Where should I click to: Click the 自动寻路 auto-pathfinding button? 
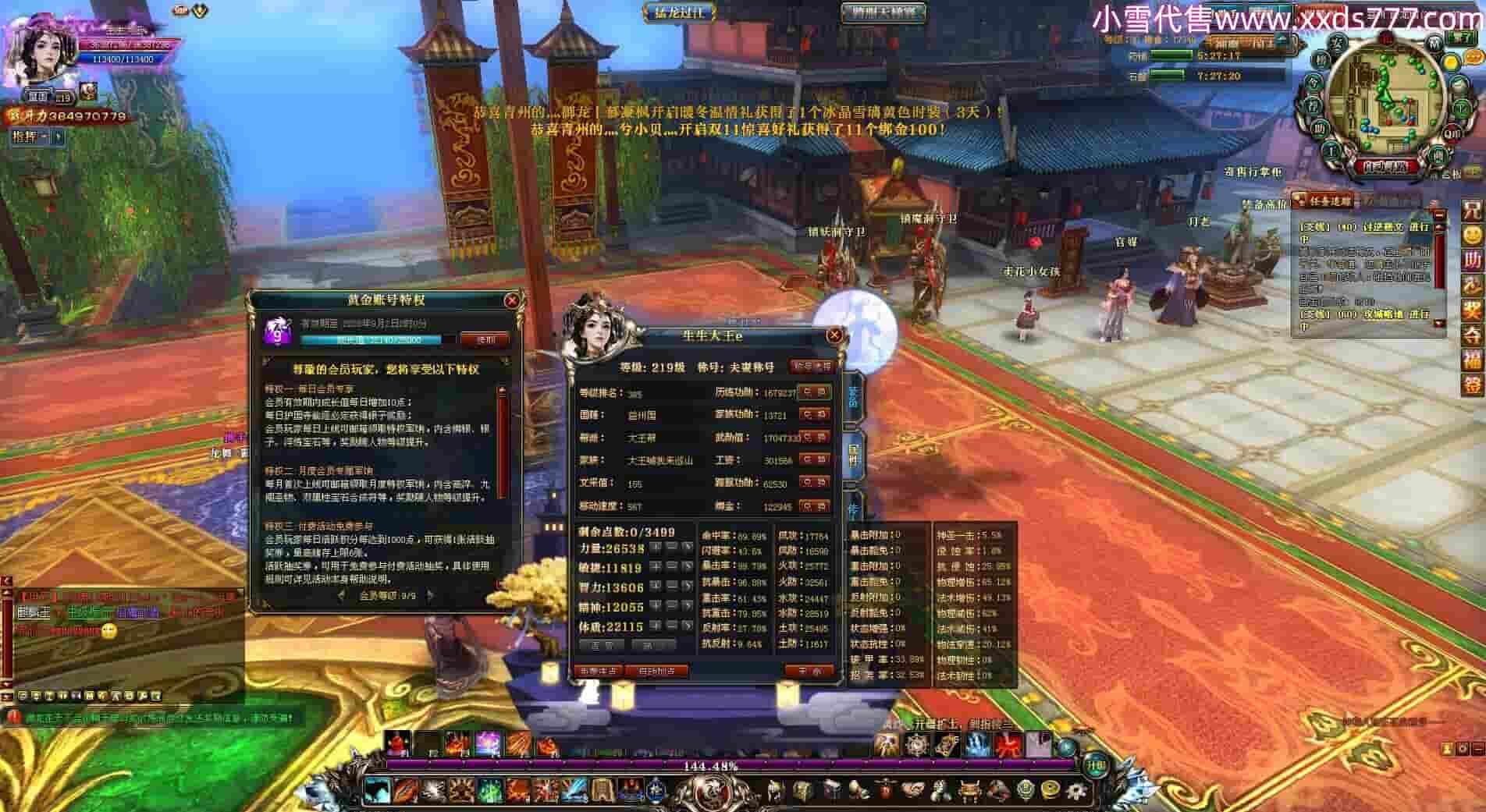click(x=1385, y=166)
